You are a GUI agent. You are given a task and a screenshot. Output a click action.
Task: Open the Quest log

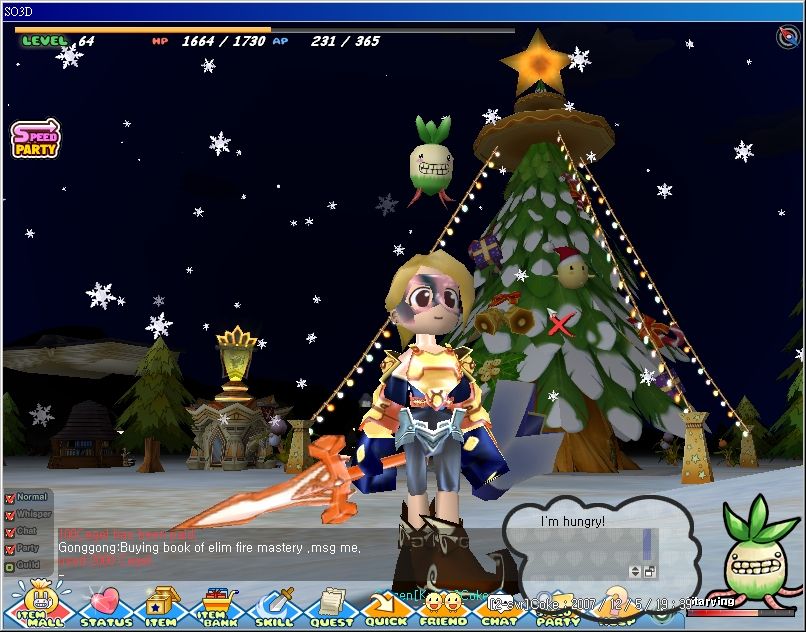coord(330,607)
